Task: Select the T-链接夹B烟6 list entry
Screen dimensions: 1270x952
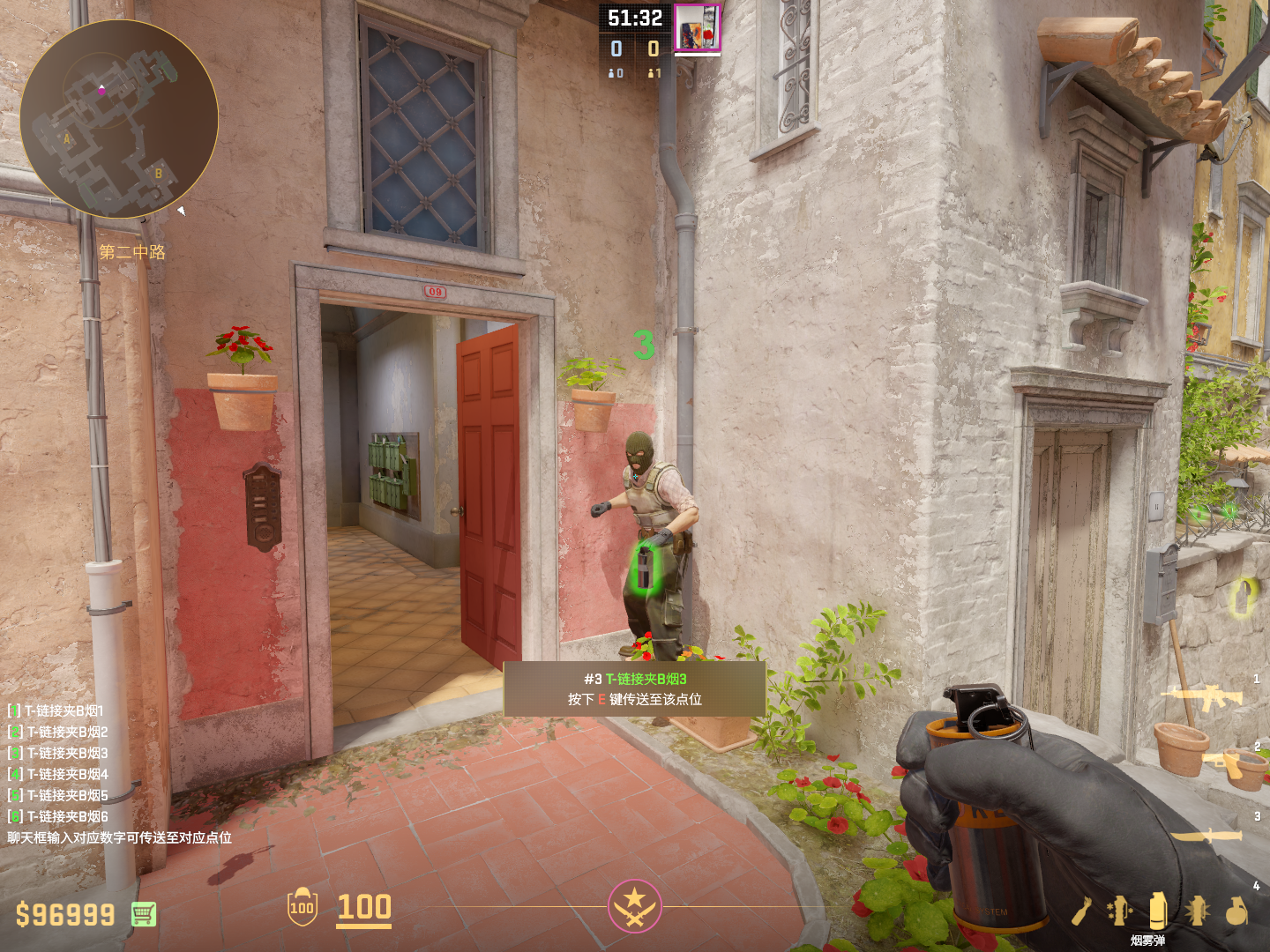Action: [x=58, y=816]
